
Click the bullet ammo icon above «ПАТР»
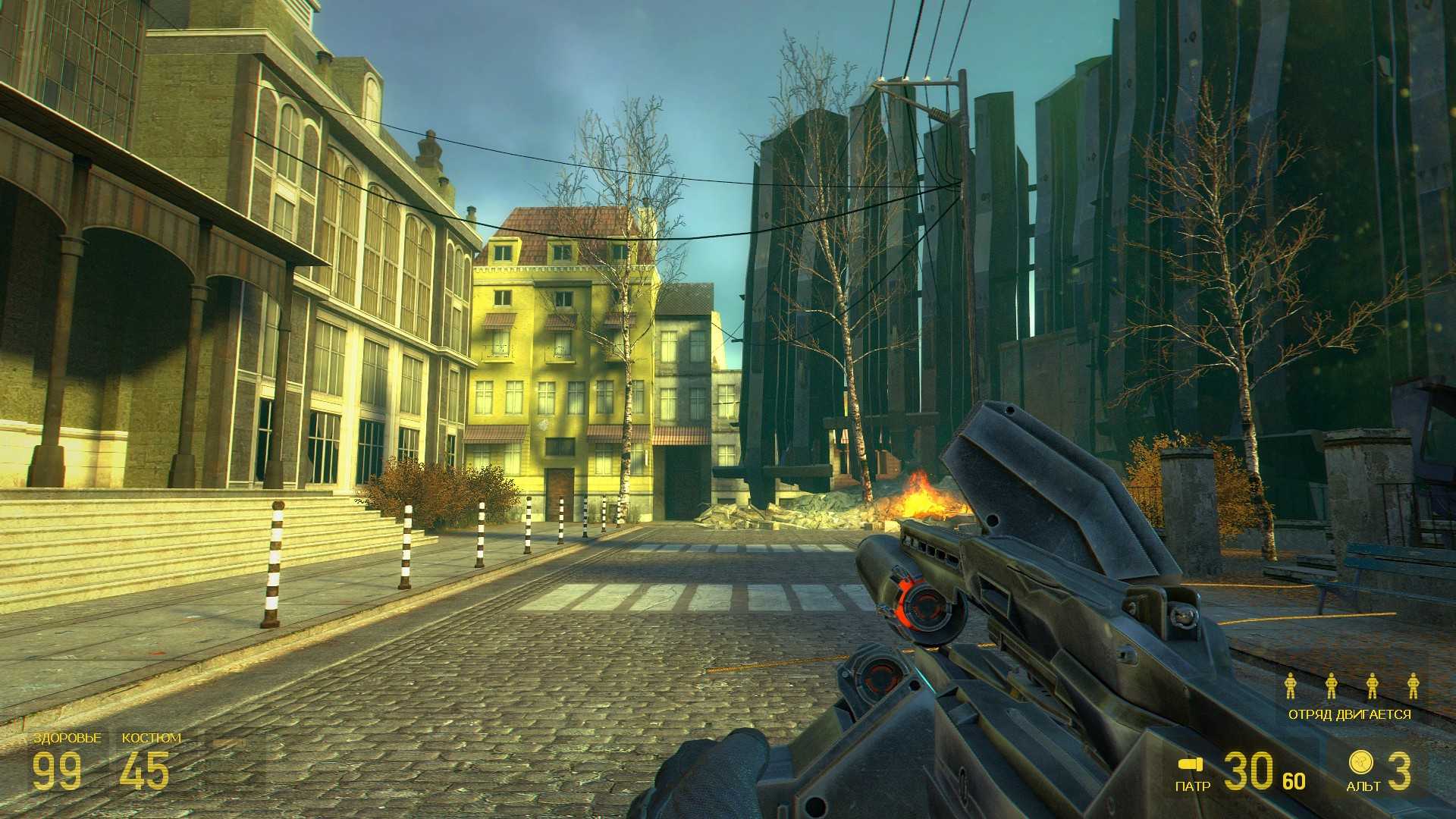[x=1191, y=764]
